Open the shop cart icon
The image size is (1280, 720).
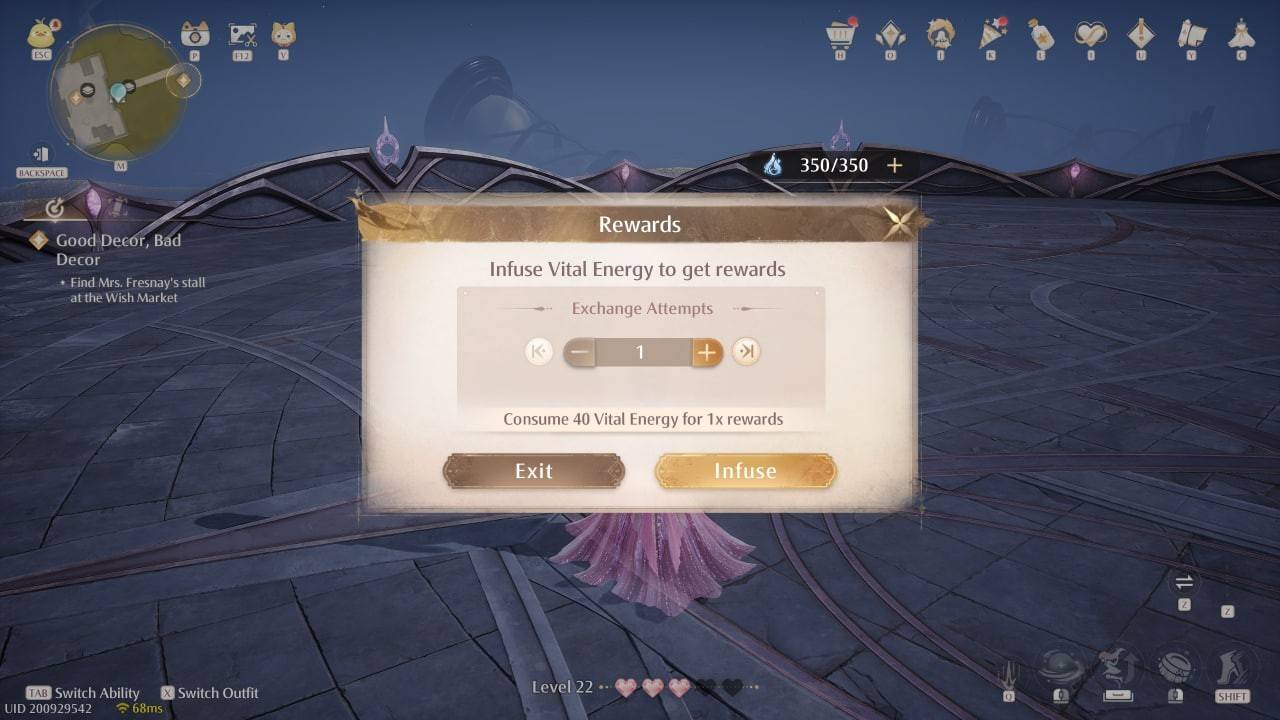[x=841, y=35]
